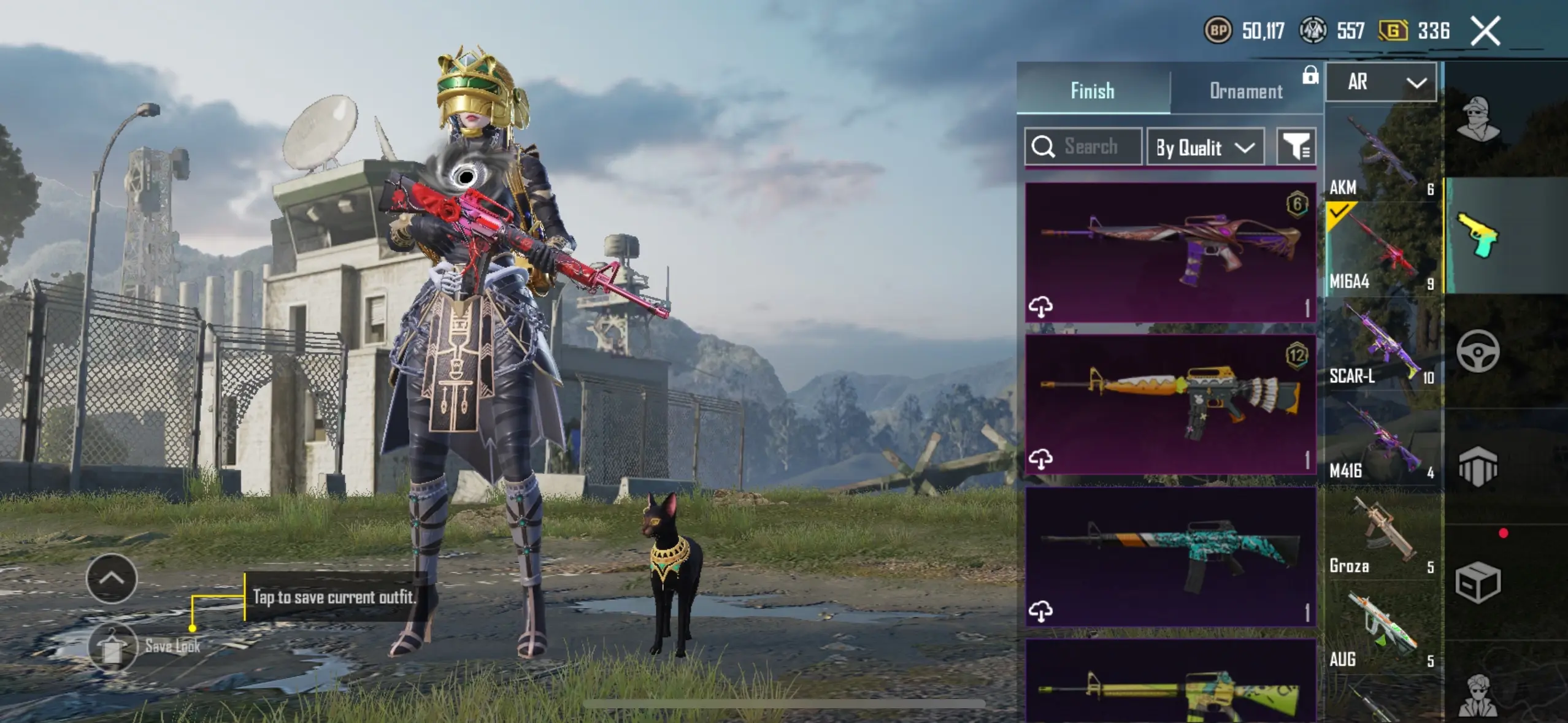Screen dimensions: 1568x723
Task: Open the vehicle steering wheel category
Action: point(1478,351)
